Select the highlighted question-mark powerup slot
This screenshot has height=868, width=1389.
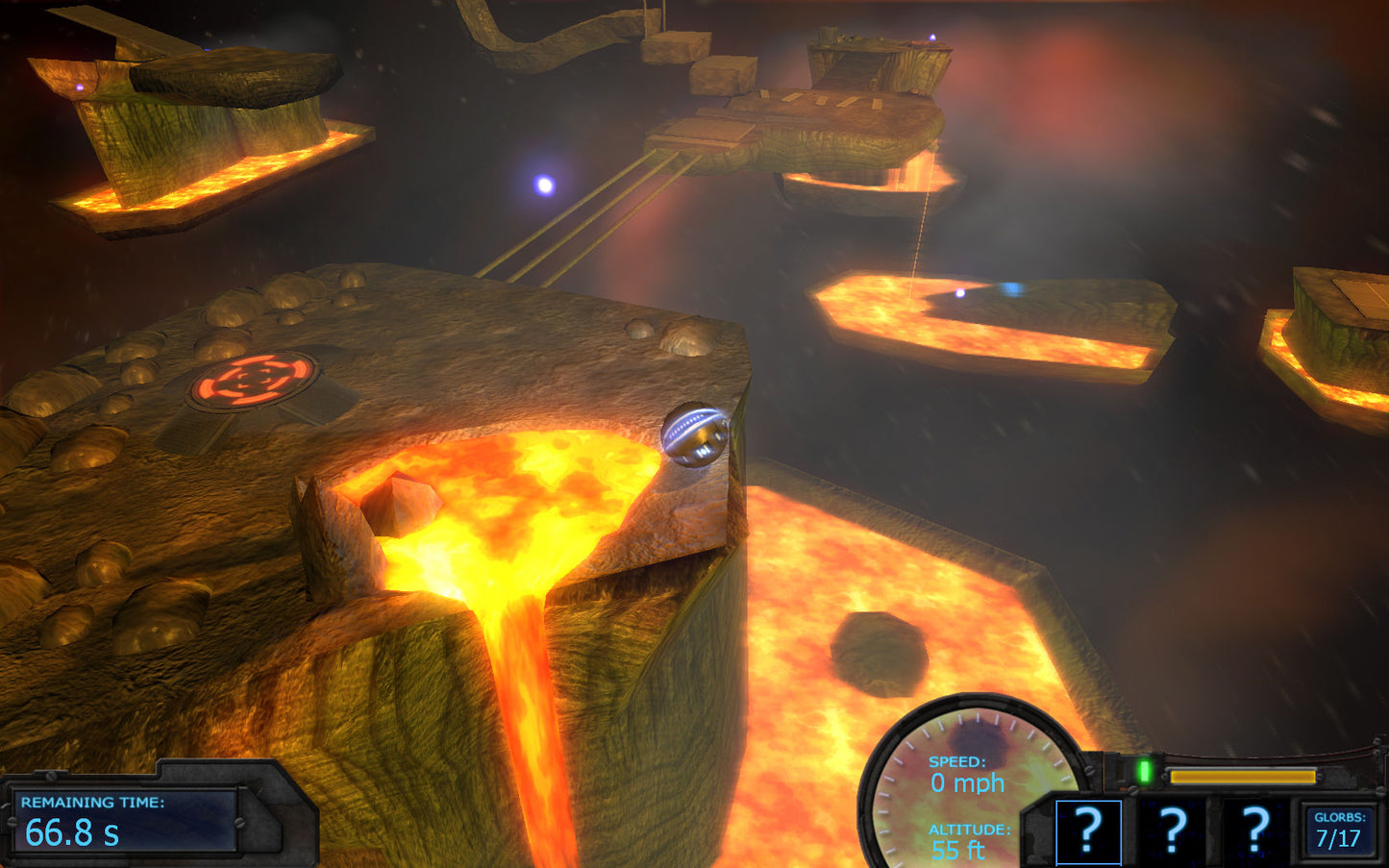pos(1088,831)
